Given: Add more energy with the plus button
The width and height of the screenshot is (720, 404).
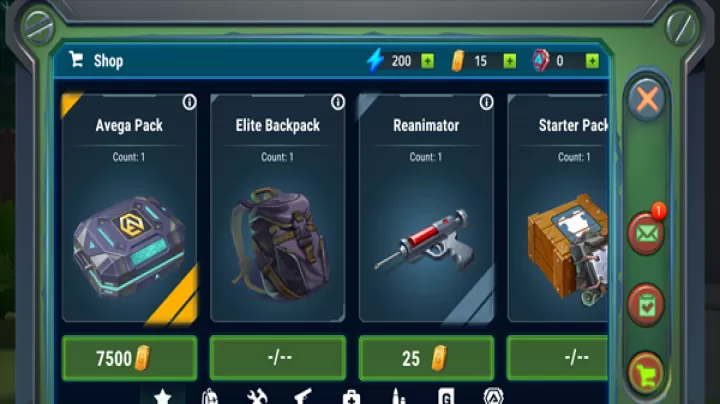Looking at the screenshot, I should [x=428, y=61].
